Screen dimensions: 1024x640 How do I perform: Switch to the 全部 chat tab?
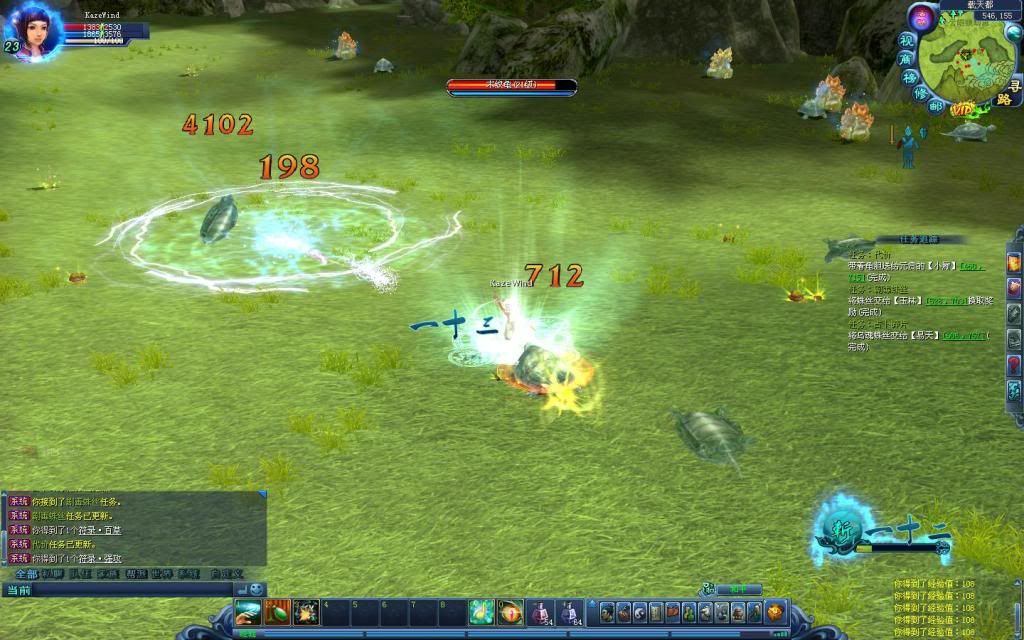(x=26, y=574)
